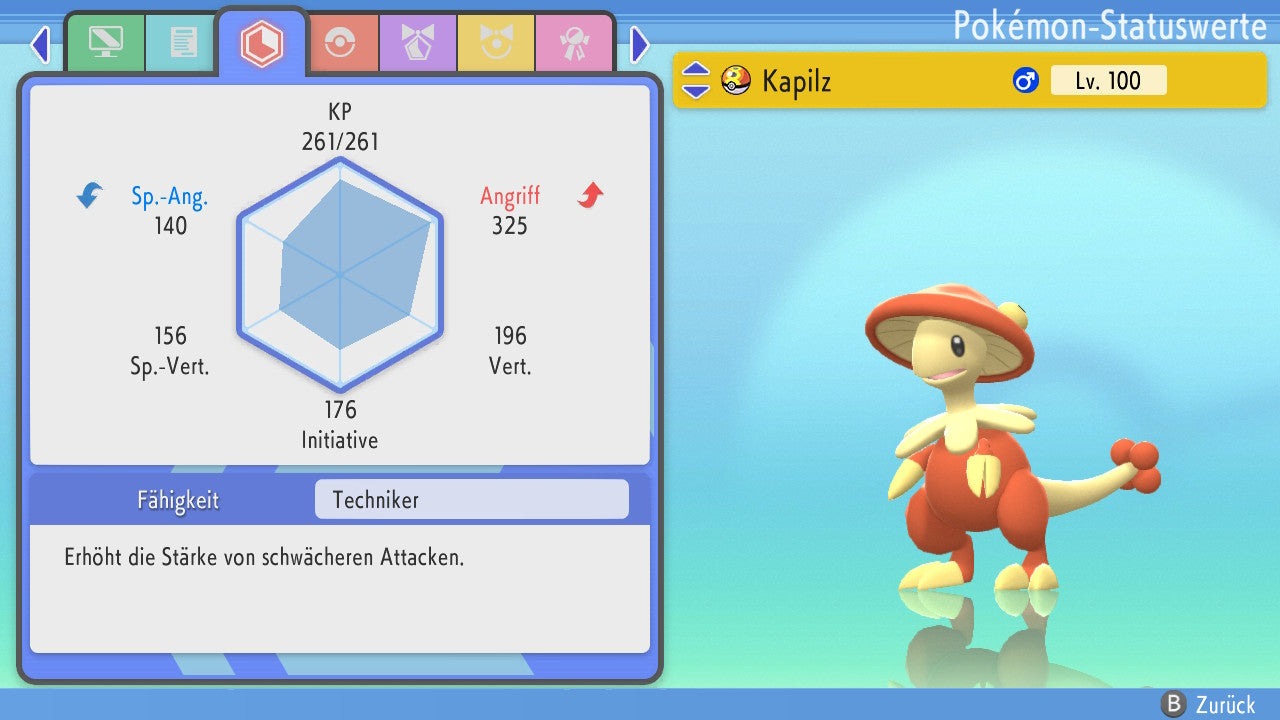Click the left arrow beside the tabs
Viewport: 1280px width, 720px height.
pyautogui.click(x=40, y=44)
